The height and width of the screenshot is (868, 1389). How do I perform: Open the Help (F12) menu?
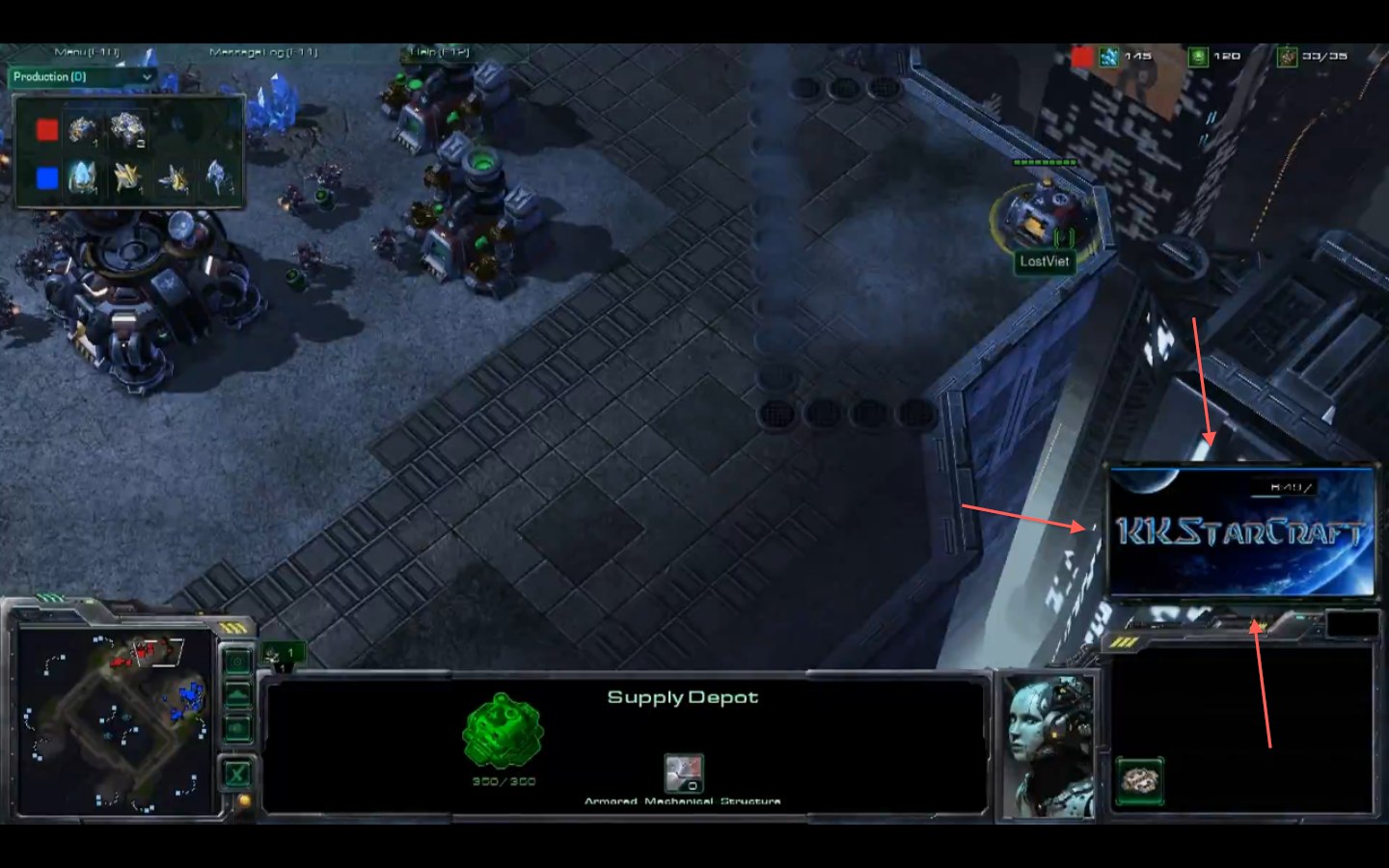tap(440, 52)
